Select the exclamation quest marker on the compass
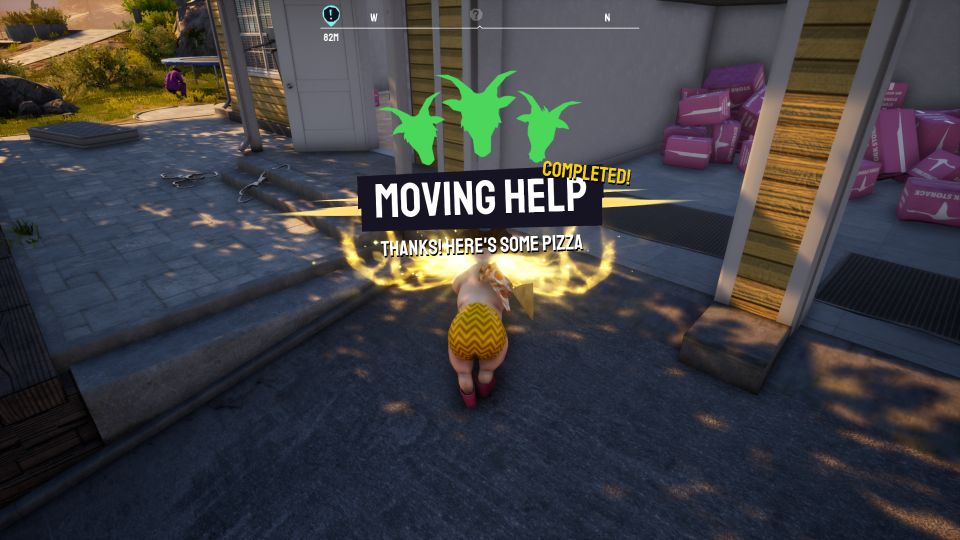Screen dimensions: 960x540 331,15
